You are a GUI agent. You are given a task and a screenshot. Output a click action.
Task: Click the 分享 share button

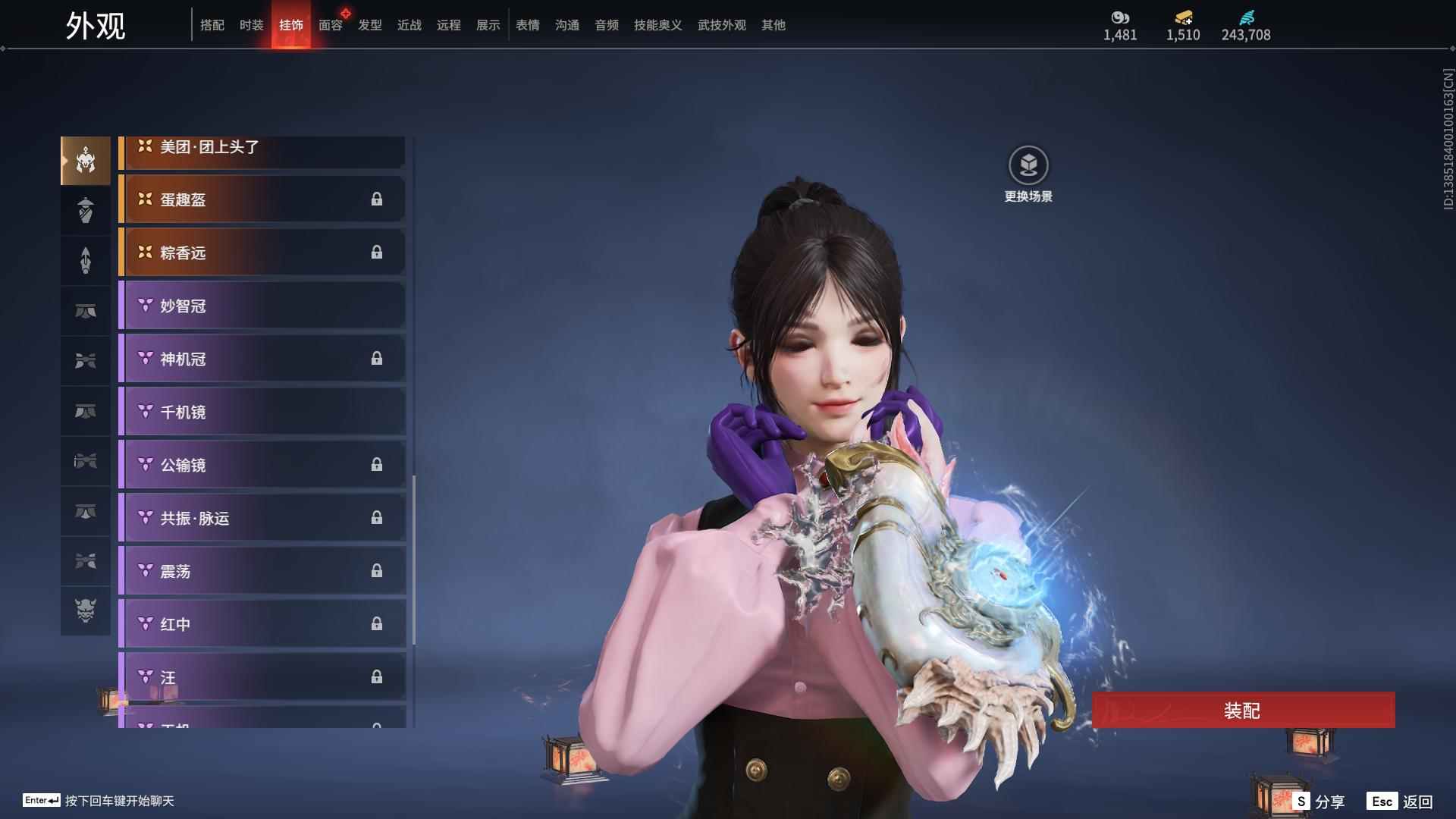1319,802
